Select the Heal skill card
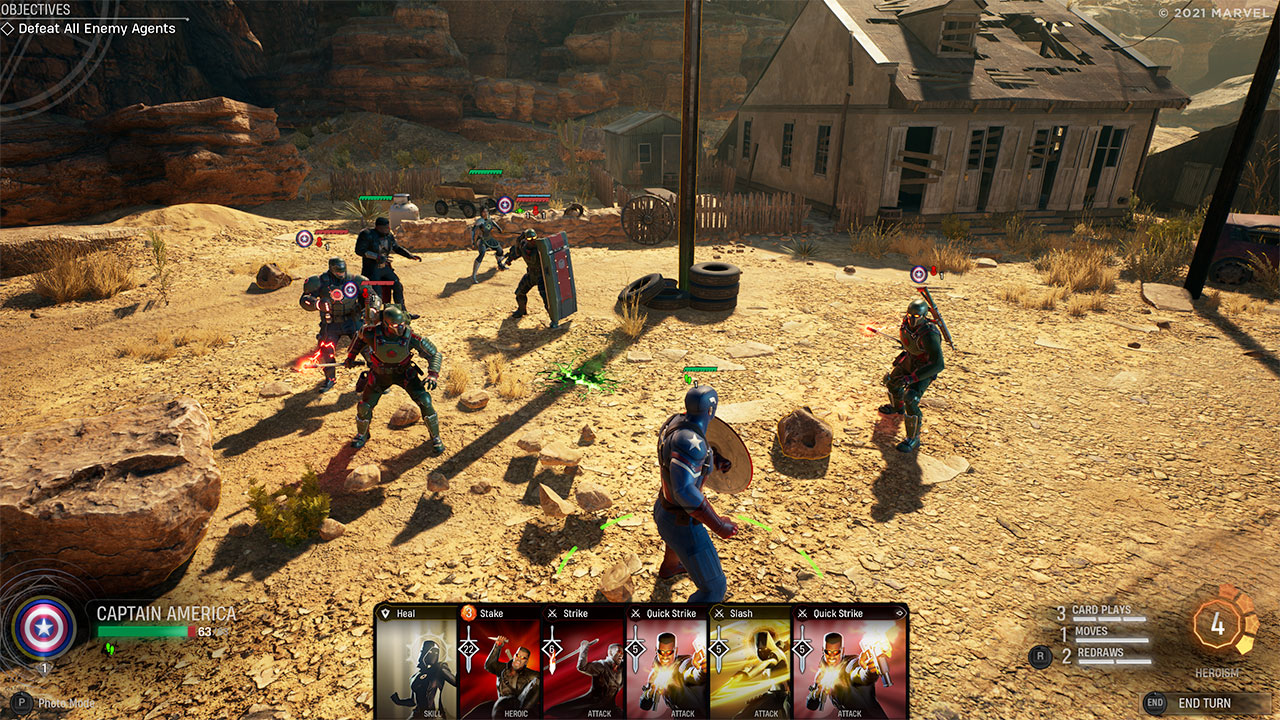This screenshot has width=1280, height=720. click(x=416, y=662)
